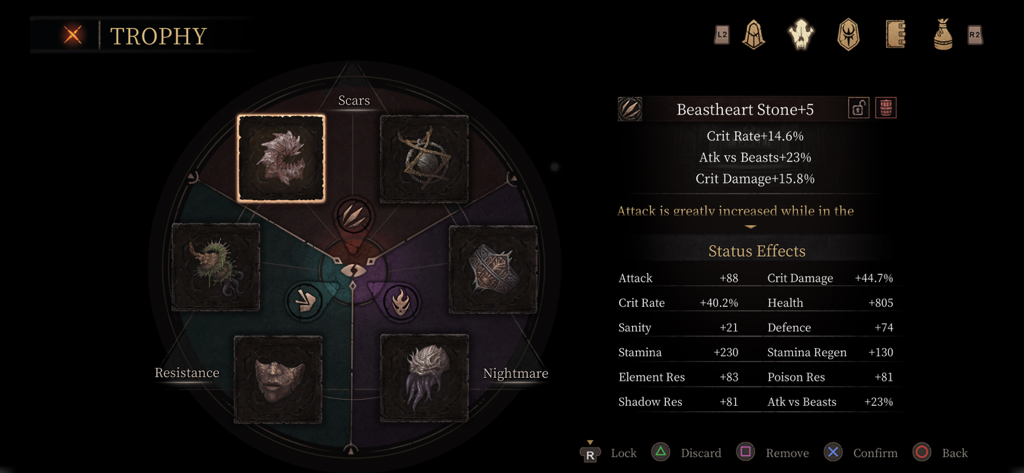The image size is (1024, 473).
Task: Select the tentacled head trophy slot
Action: coord(424,379)
